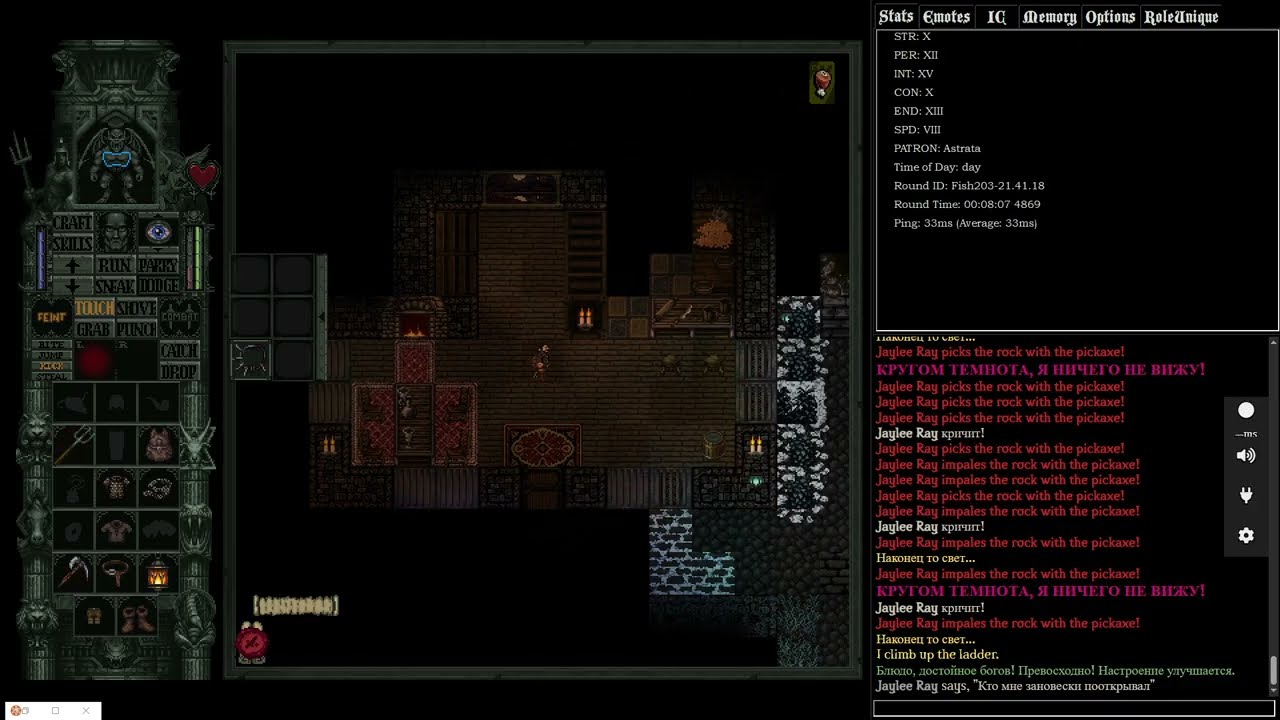Toggle Sneak mode
Screen dimensions: 1280x720
[115, 286]
